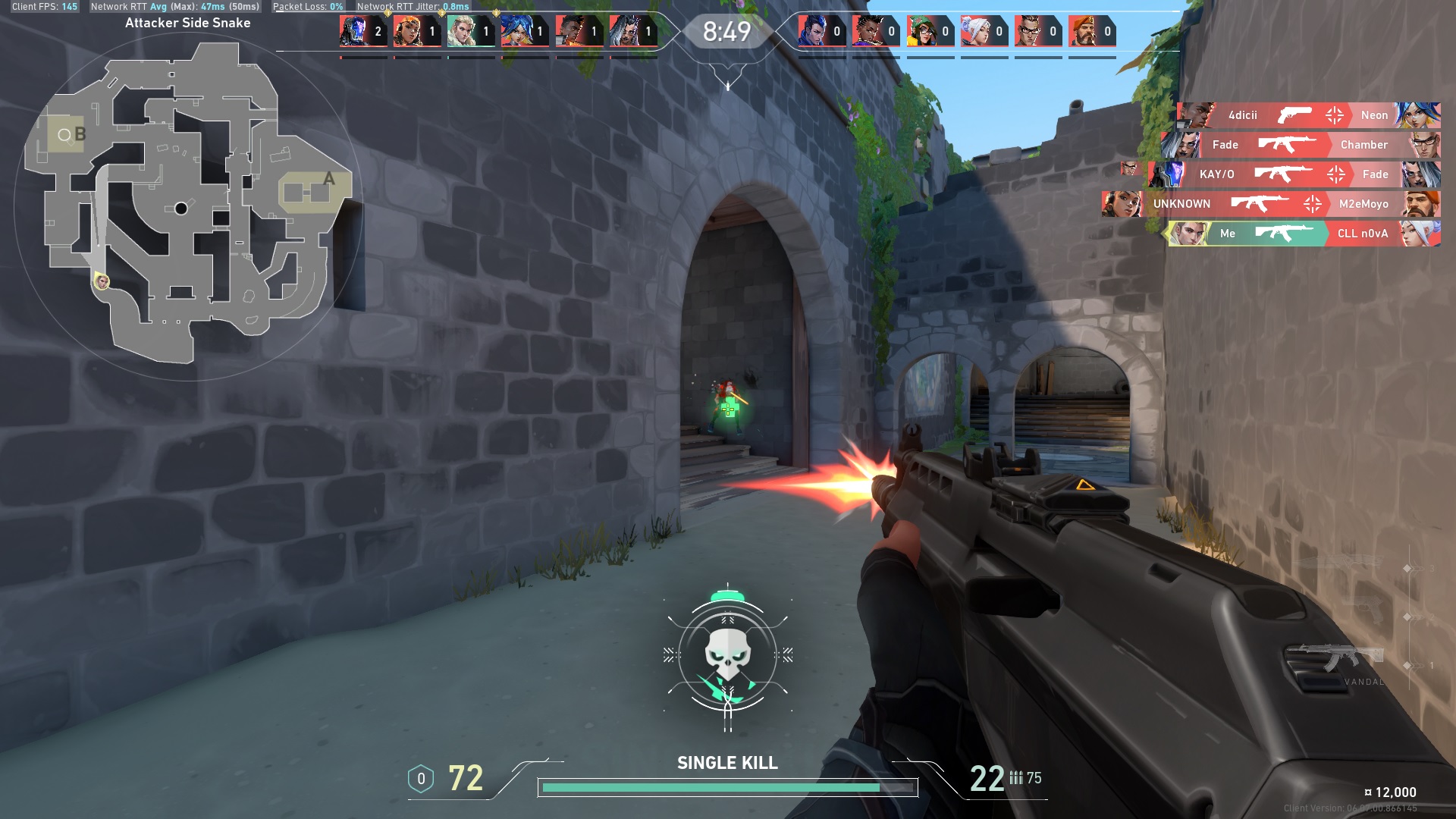The width and height of the screenshot is (1456, 819).
Task: Select KAY/O's portrait in the top scoreboard
Action: point(353,32)
